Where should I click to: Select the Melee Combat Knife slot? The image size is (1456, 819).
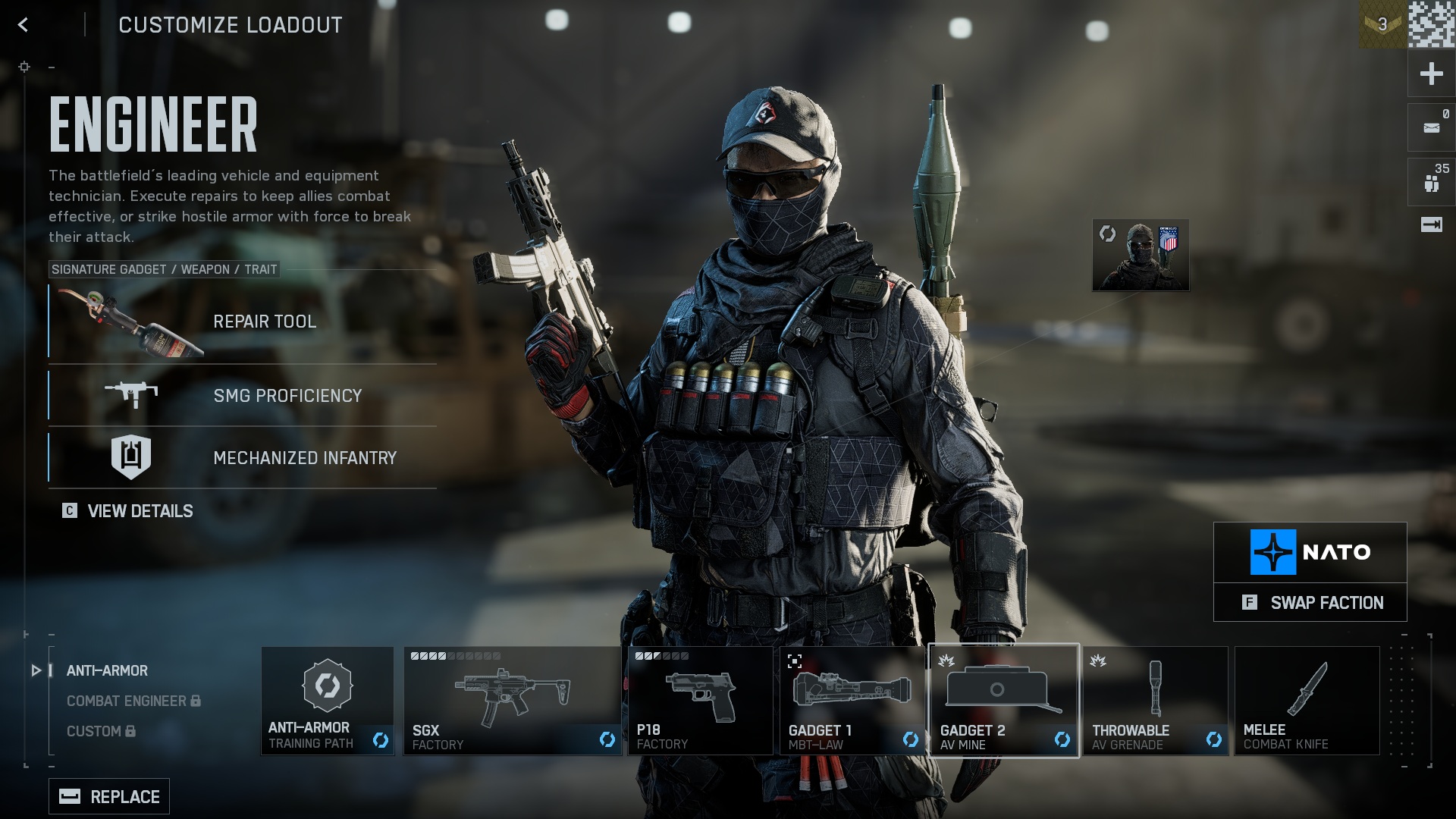[1306, 699]
